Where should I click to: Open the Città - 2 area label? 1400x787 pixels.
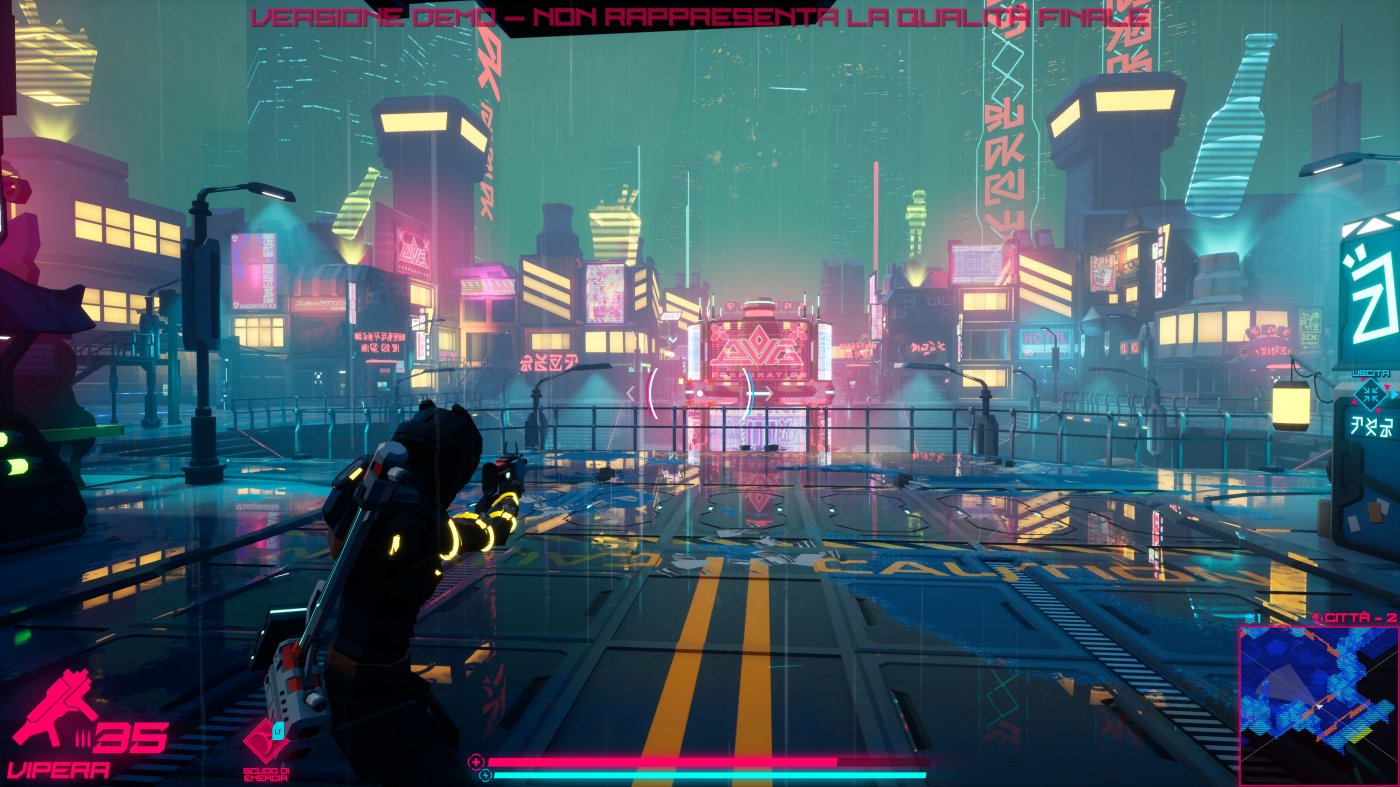(1360, 617)
